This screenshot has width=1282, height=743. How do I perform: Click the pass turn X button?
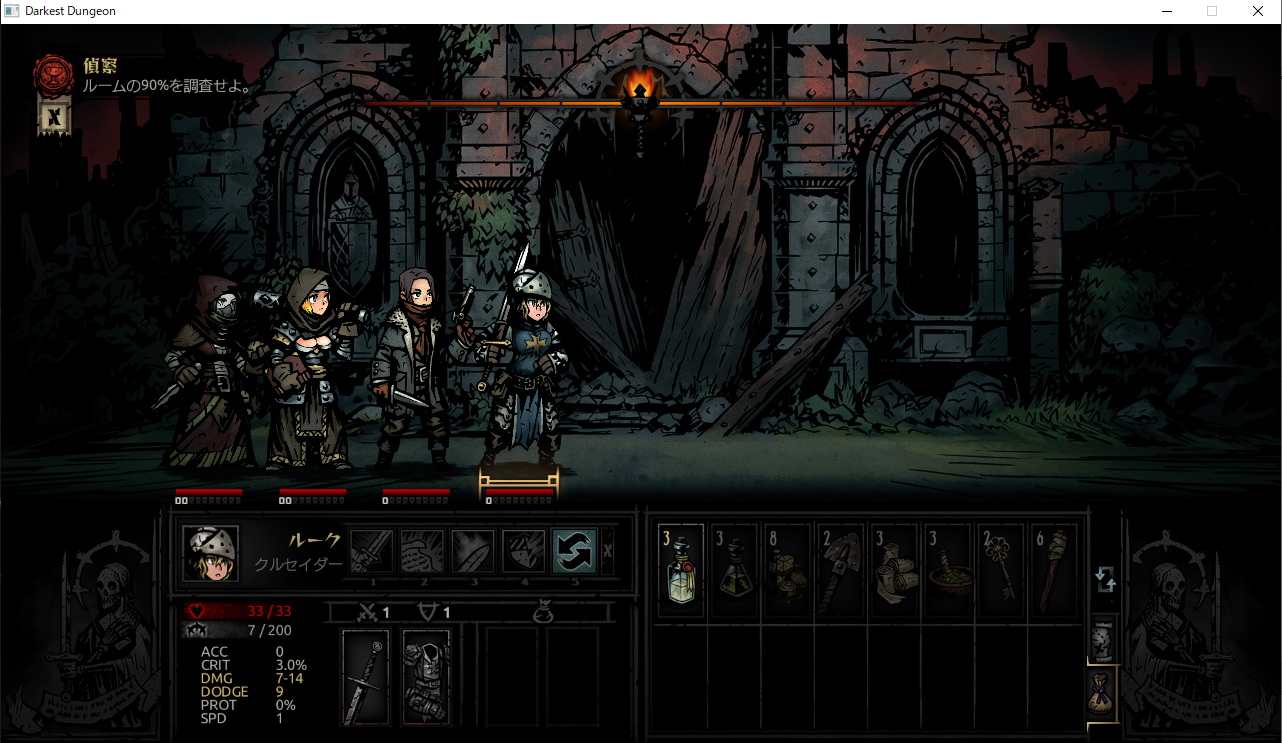(608, 551)
